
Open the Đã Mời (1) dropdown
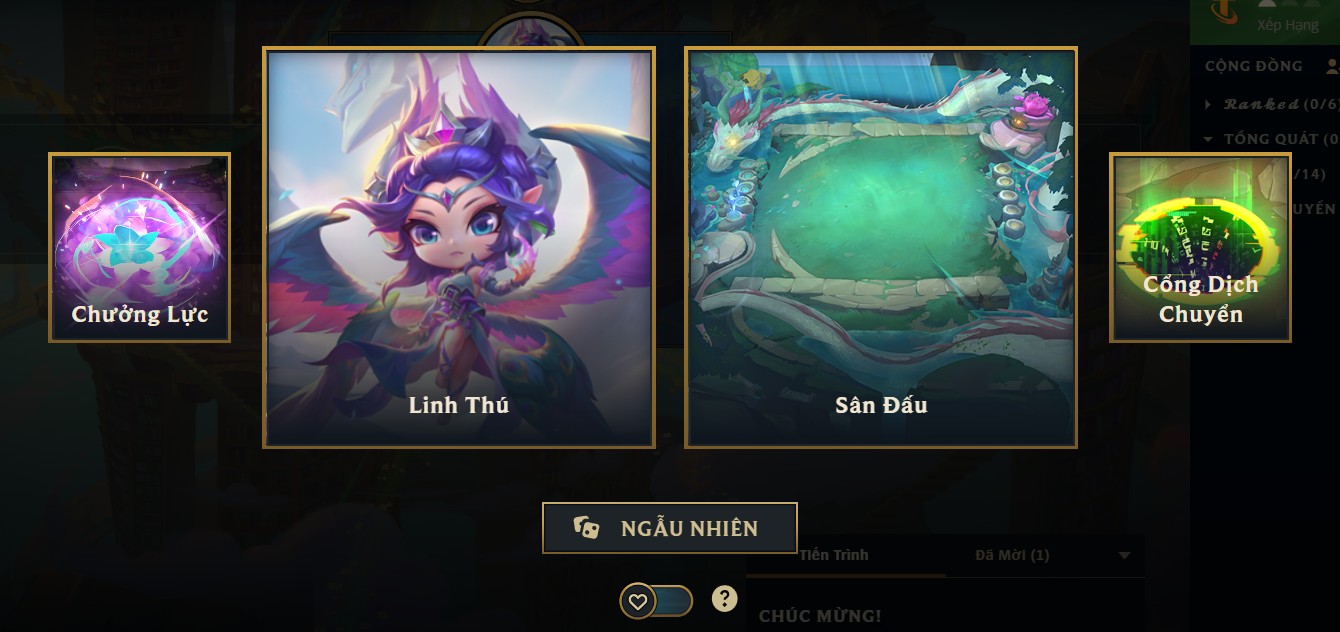[1123, 555]
